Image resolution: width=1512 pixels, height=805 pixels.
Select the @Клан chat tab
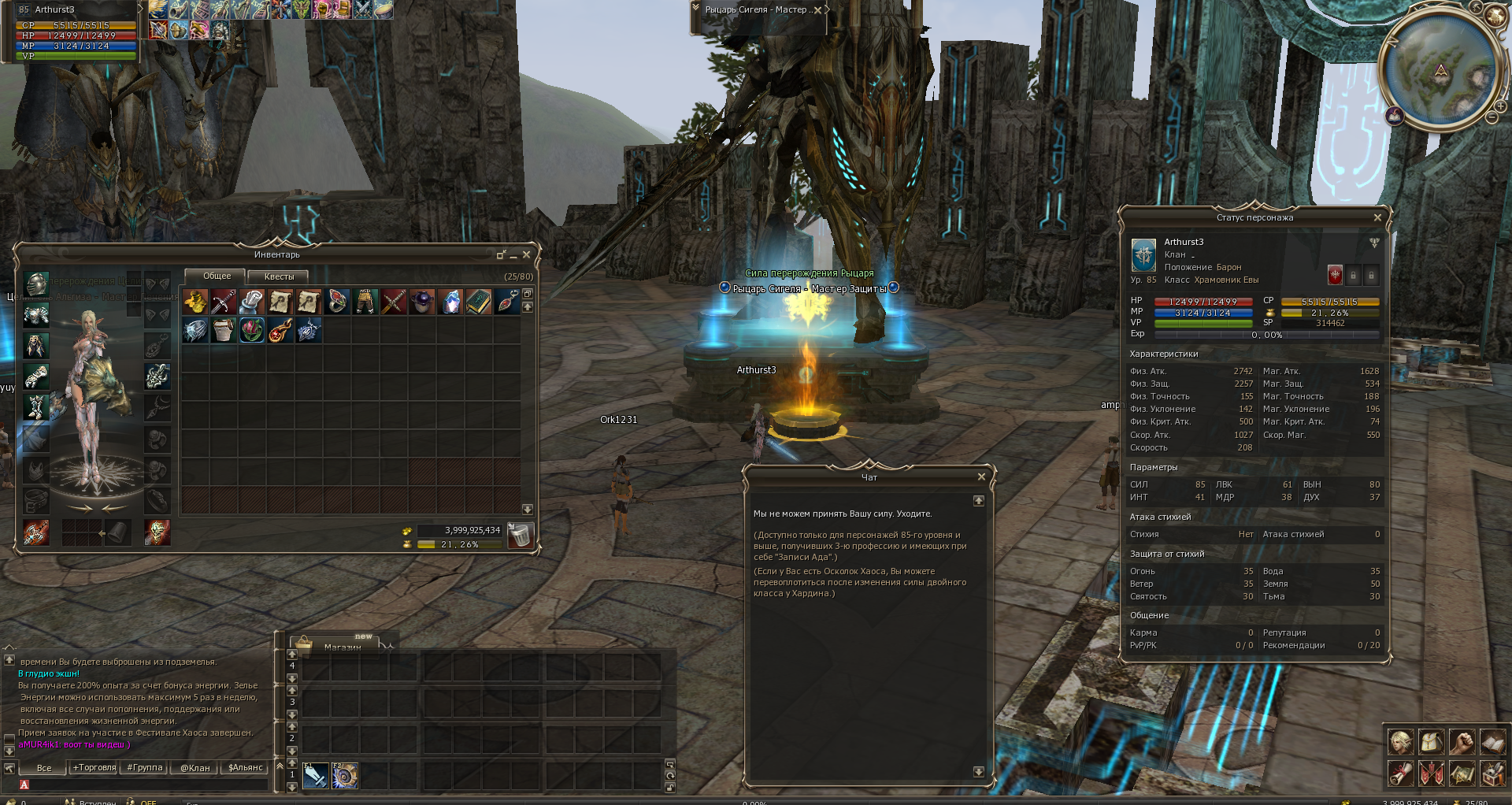195,767
